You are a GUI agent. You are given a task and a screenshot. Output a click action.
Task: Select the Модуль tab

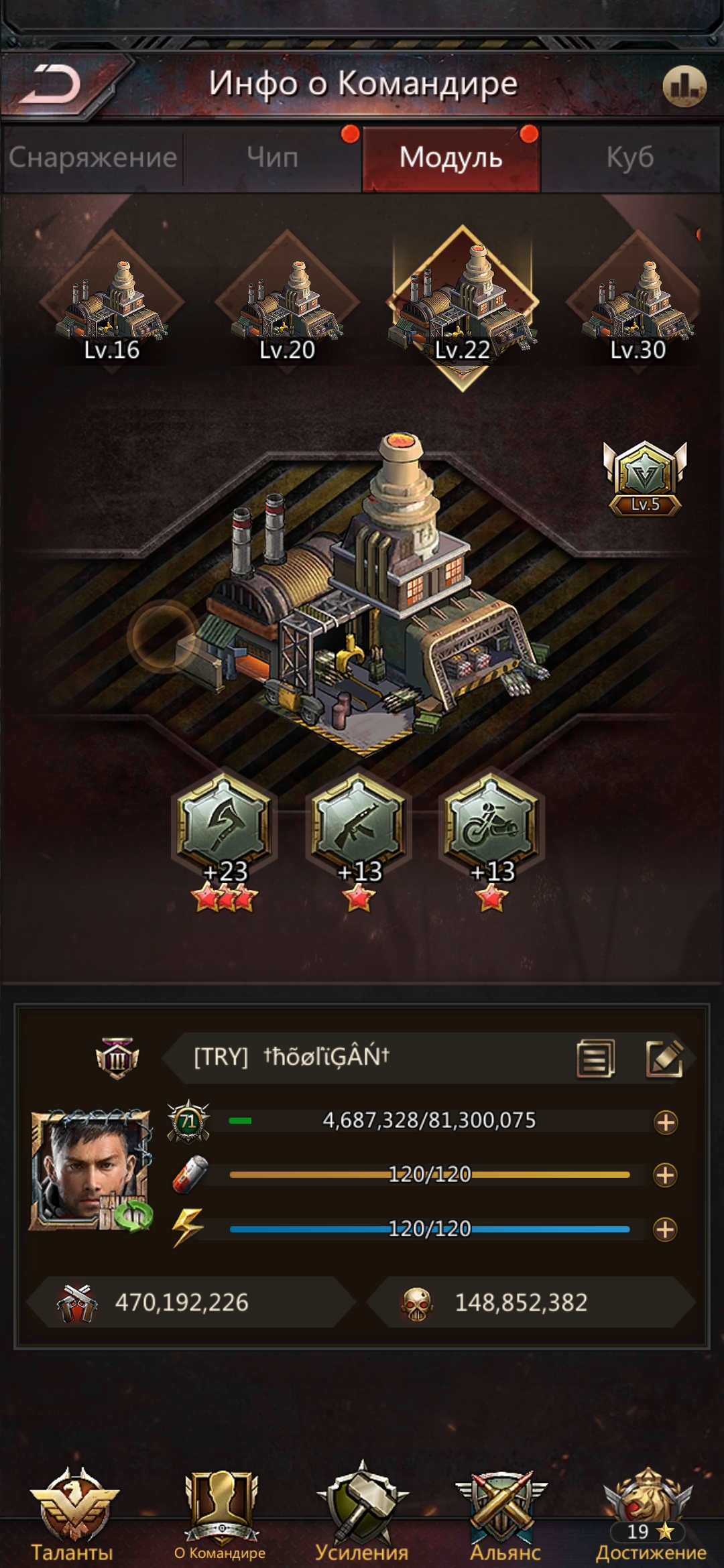coord(450,158)
